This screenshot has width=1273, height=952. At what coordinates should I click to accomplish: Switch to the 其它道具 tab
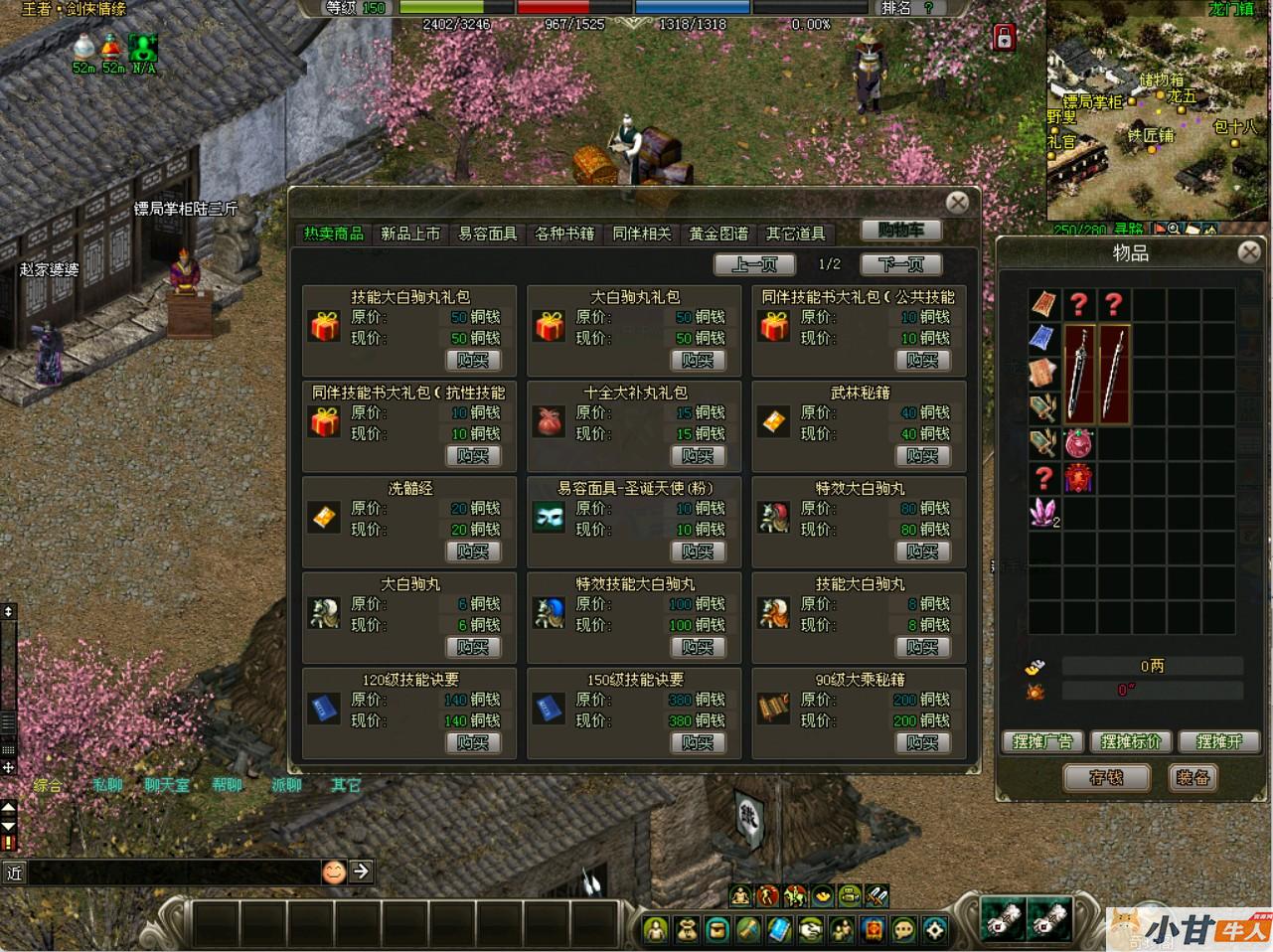[795, 234]
